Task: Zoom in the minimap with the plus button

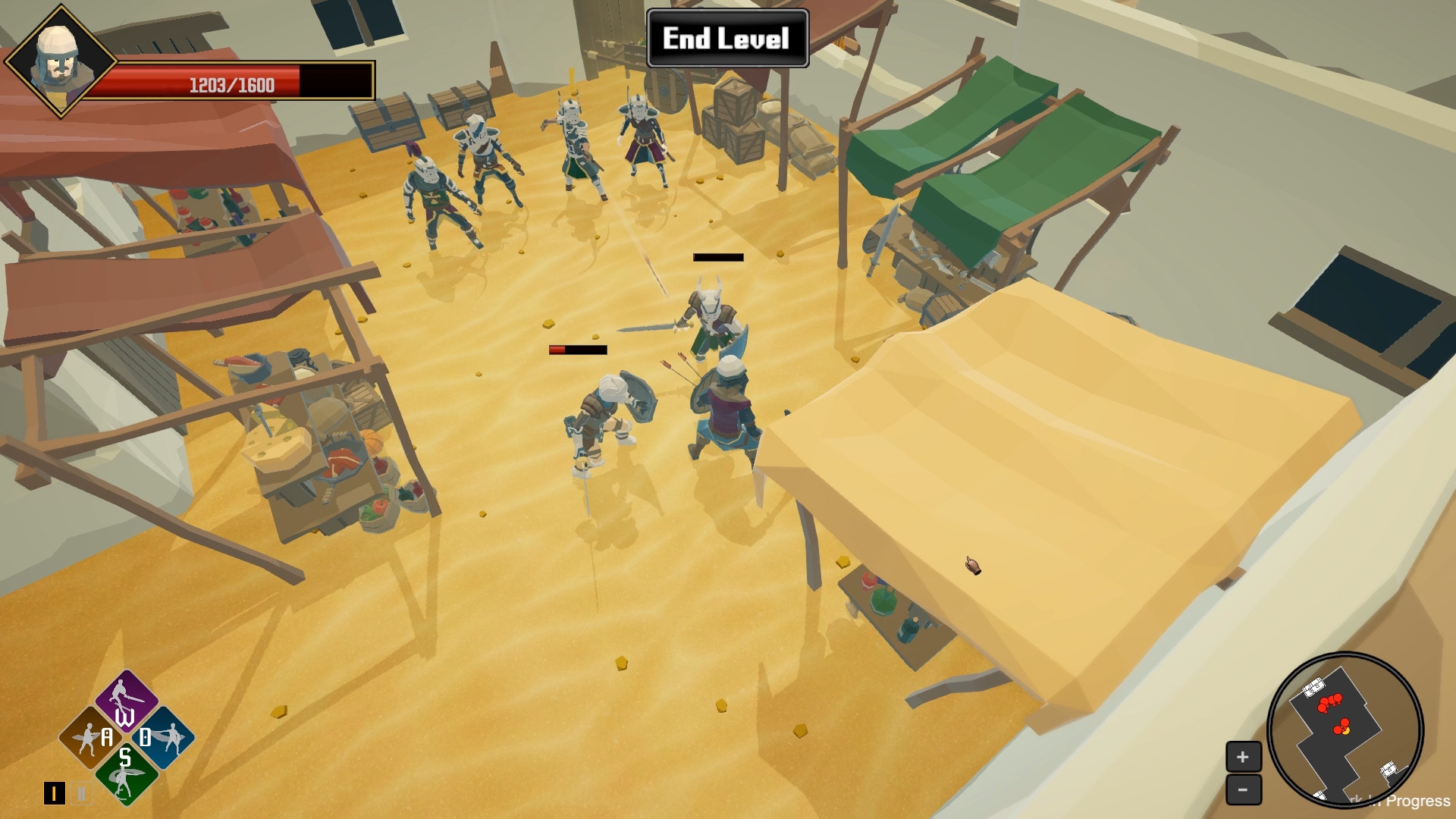Action: 1242,757
